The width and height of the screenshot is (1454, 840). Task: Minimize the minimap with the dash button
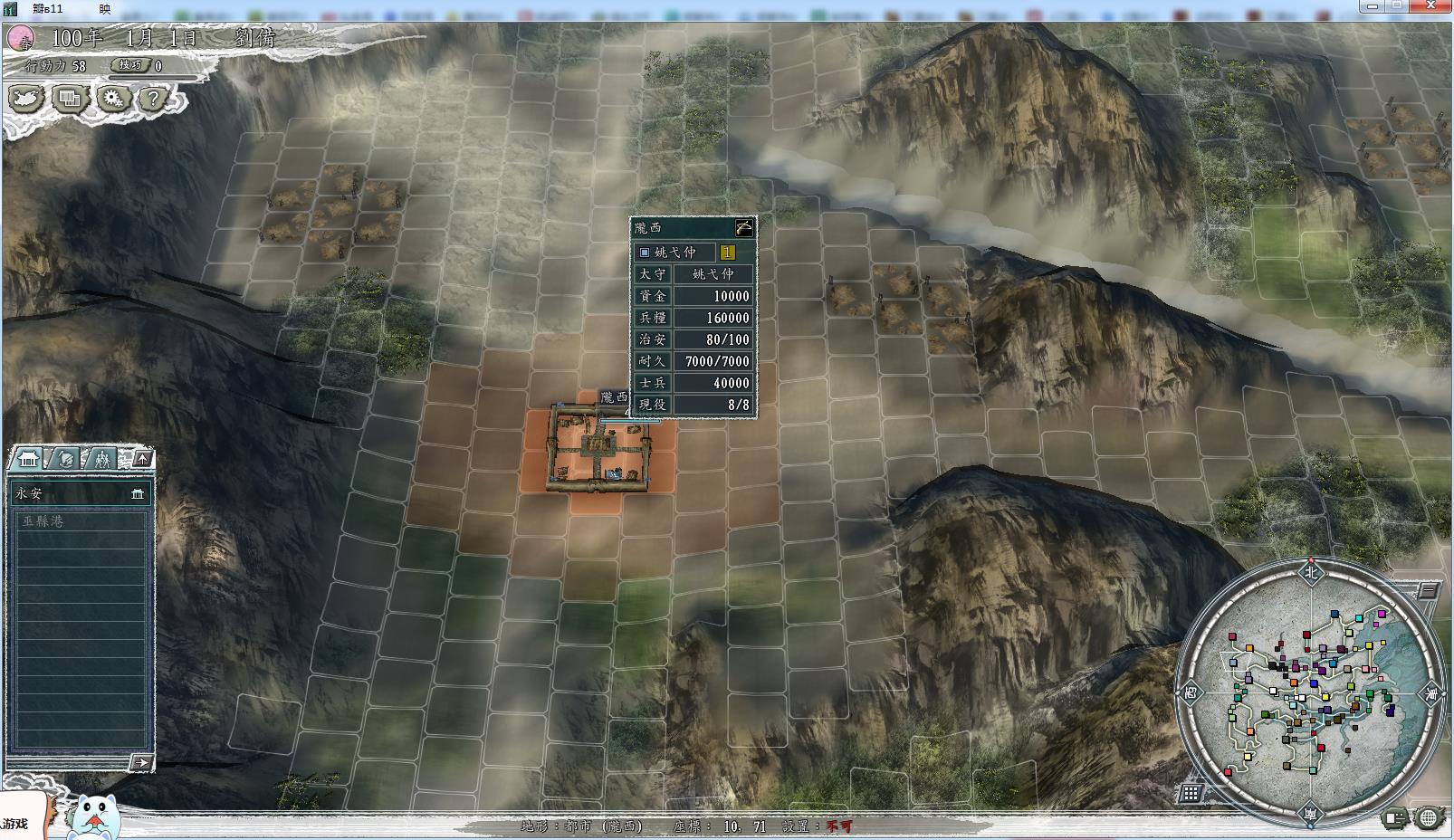(x=1428, y=591)
